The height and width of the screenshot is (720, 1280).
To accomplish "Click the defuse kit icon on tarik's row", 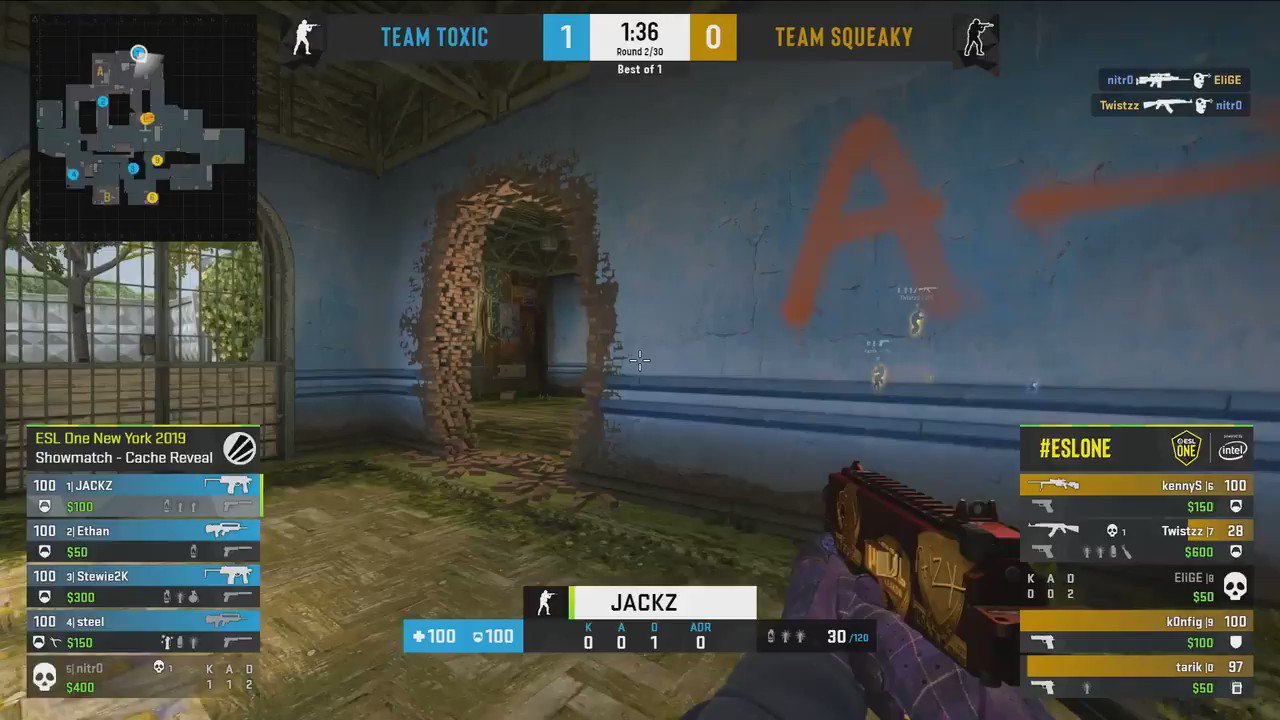I will 1239,689.
